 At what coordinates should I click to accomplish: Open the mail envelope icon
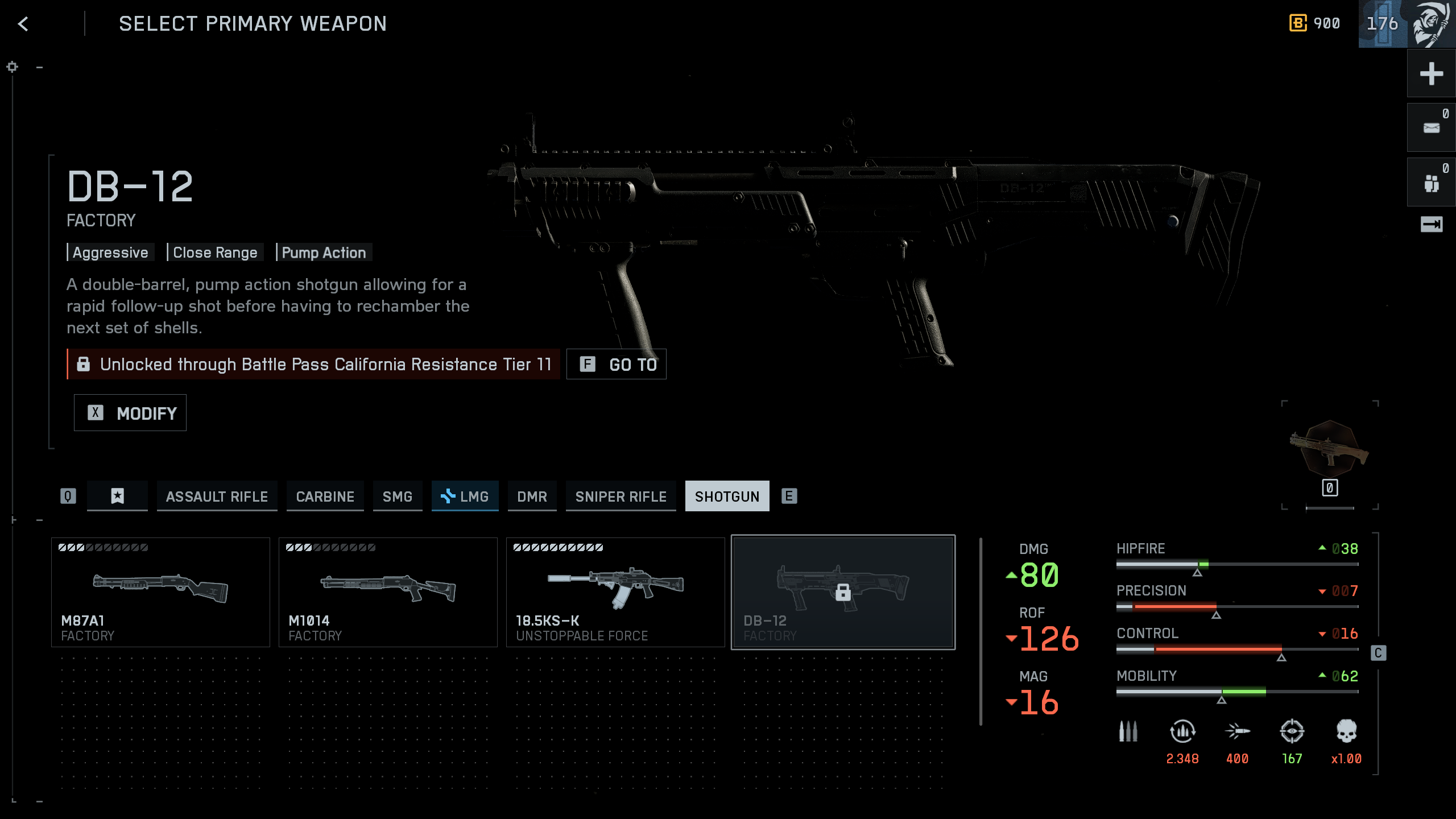click(x=1431, y=129)
